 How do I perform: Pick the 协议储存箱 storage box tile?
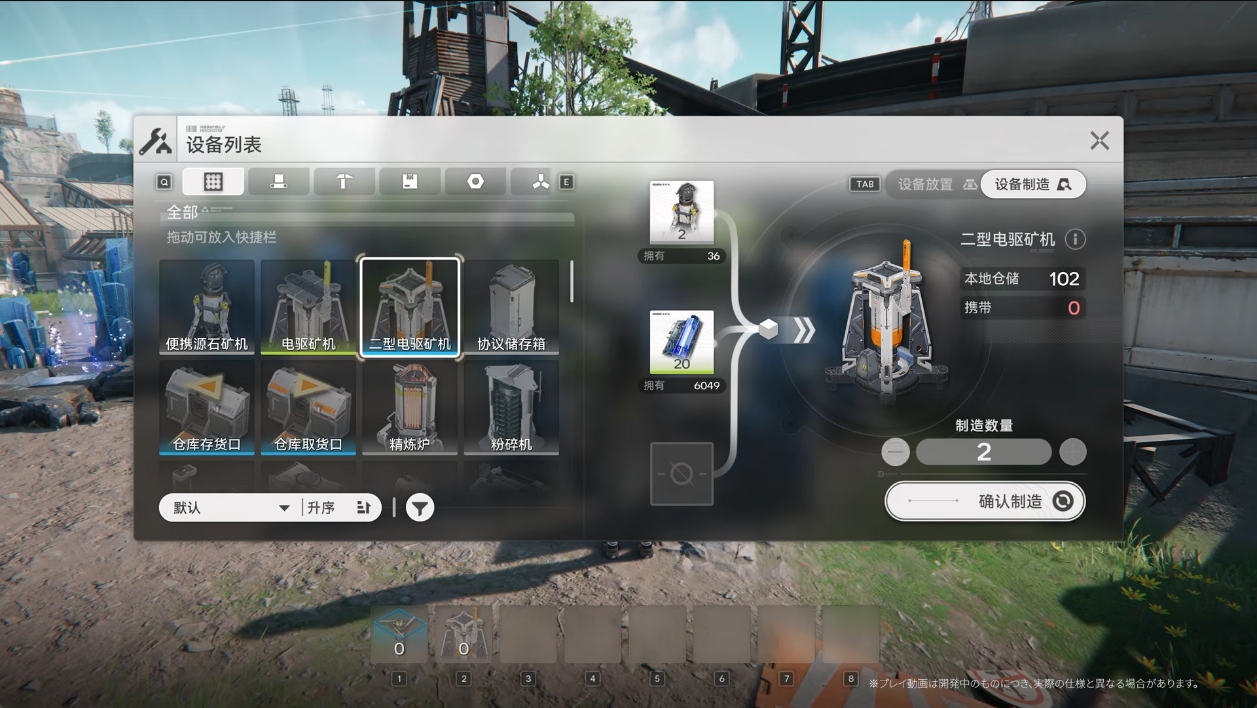pos(511,307)
